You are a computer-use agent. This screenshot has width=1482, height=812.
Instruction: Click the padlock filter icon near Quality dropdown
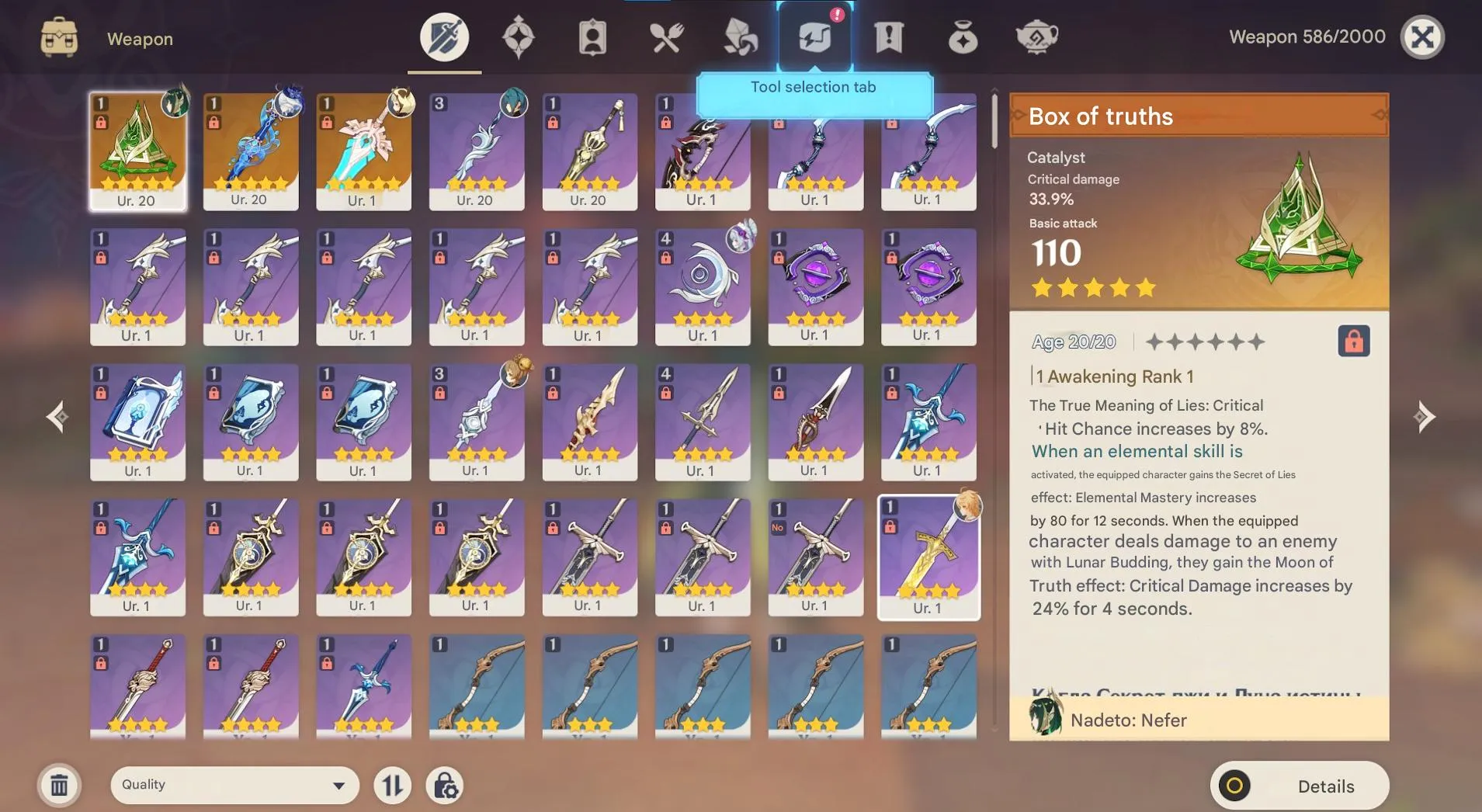[x=445, y=785]
